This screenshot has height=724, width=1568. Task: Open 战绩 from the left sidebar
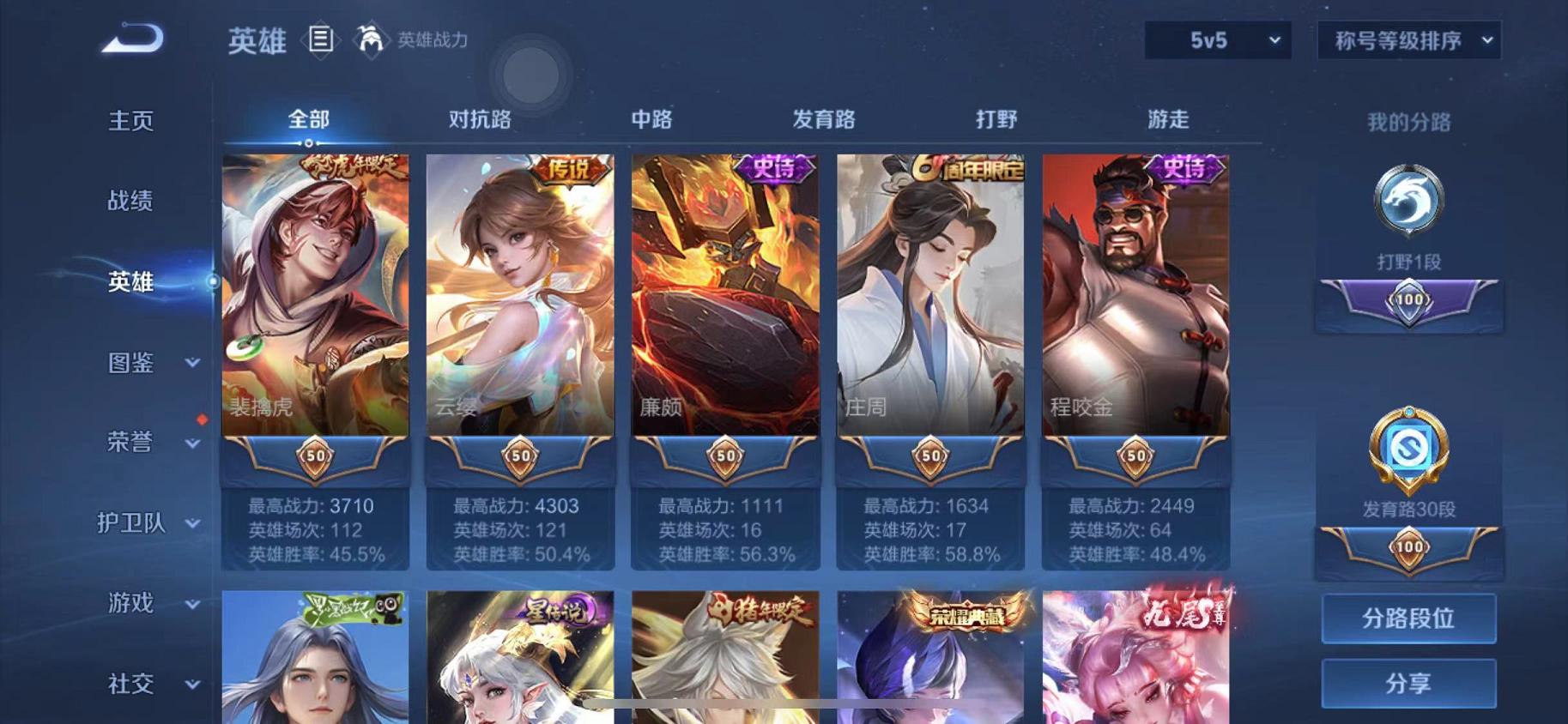click(x=130, y=201)
